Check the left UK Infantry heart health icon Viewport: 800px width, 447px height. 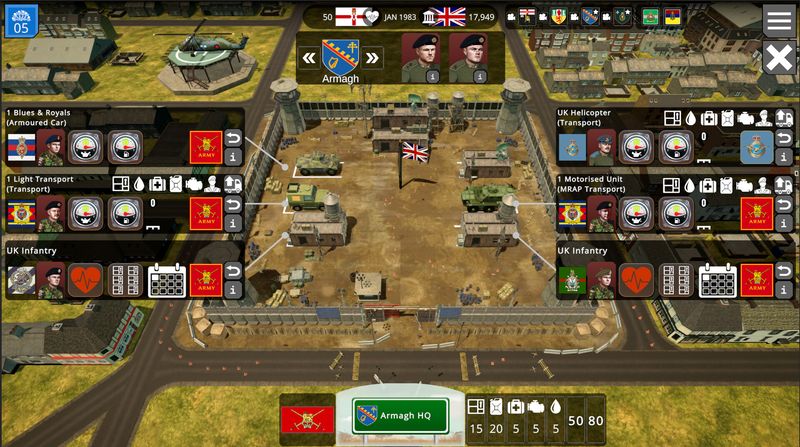coord(85,281)
